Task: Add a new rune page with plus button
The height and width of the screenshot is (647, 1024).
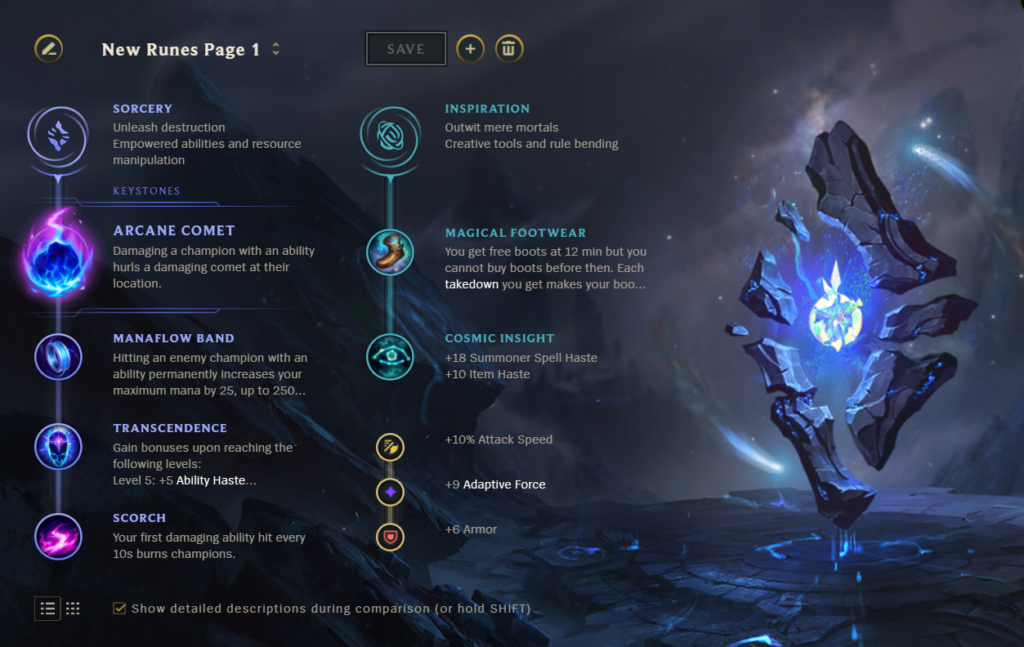Action: tap(471, 48)
